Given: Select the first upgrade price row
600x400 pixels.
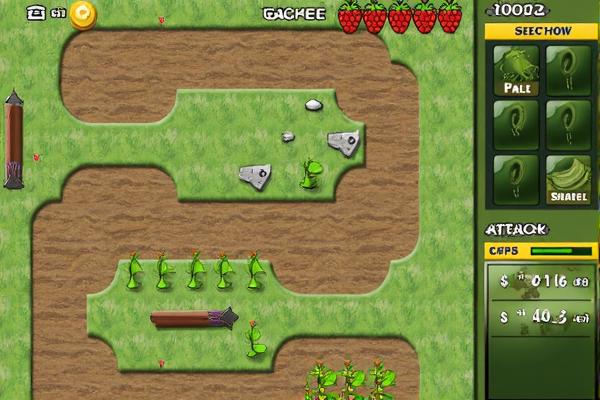Looking at the screenshot, I should click(541, 282).
